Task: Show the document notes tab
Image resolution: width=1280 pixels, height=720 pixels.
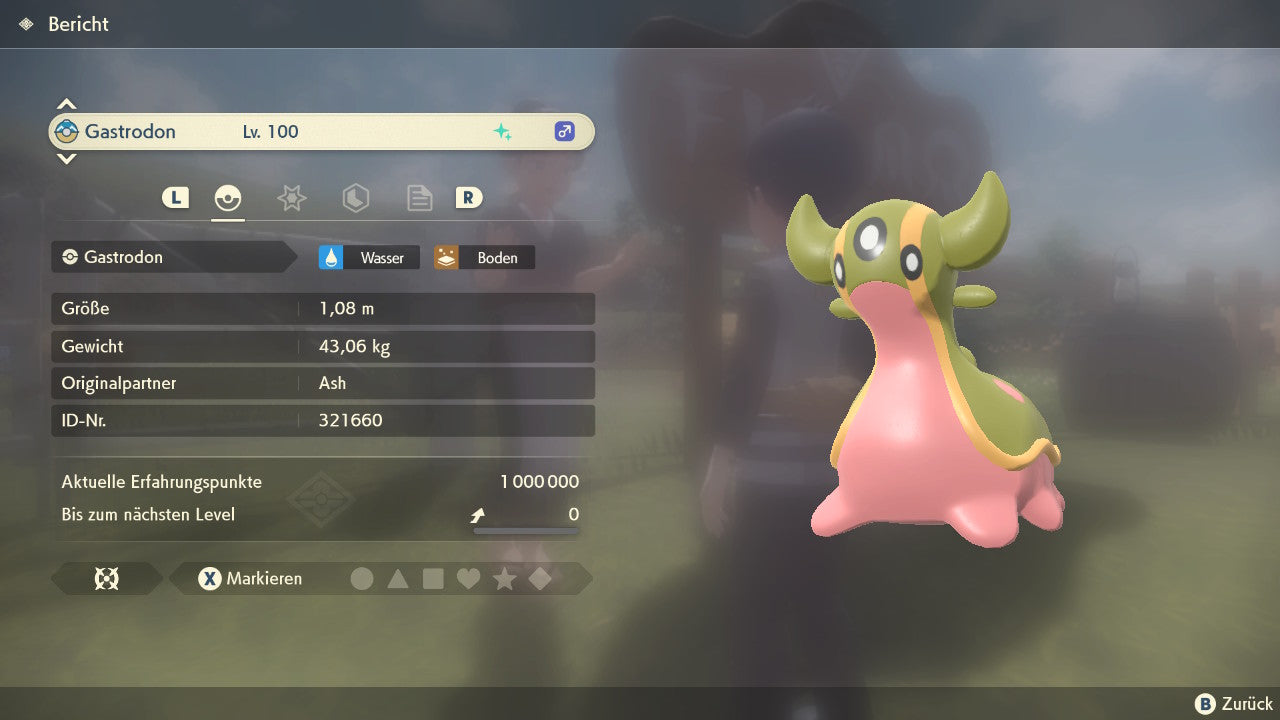Action: [419, 198]
